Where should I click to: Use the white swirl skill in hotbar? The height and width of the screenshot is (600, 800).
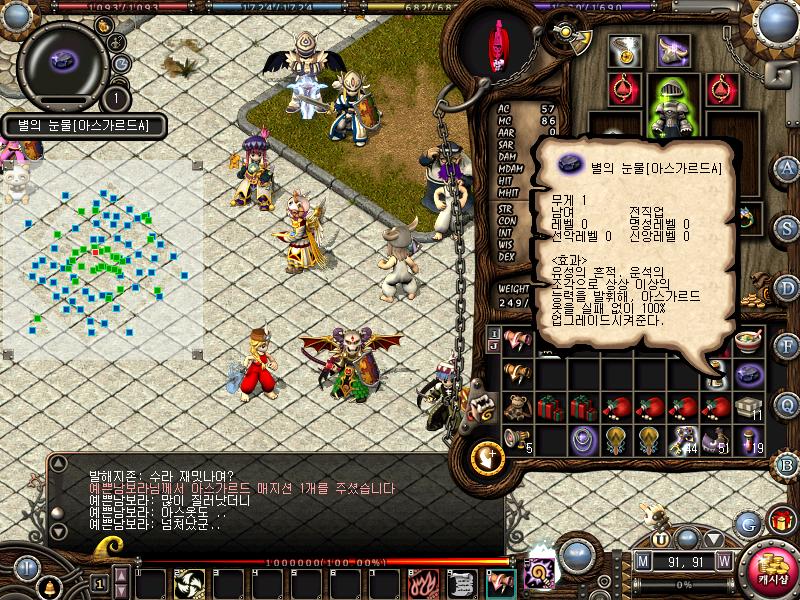(189, 582)
